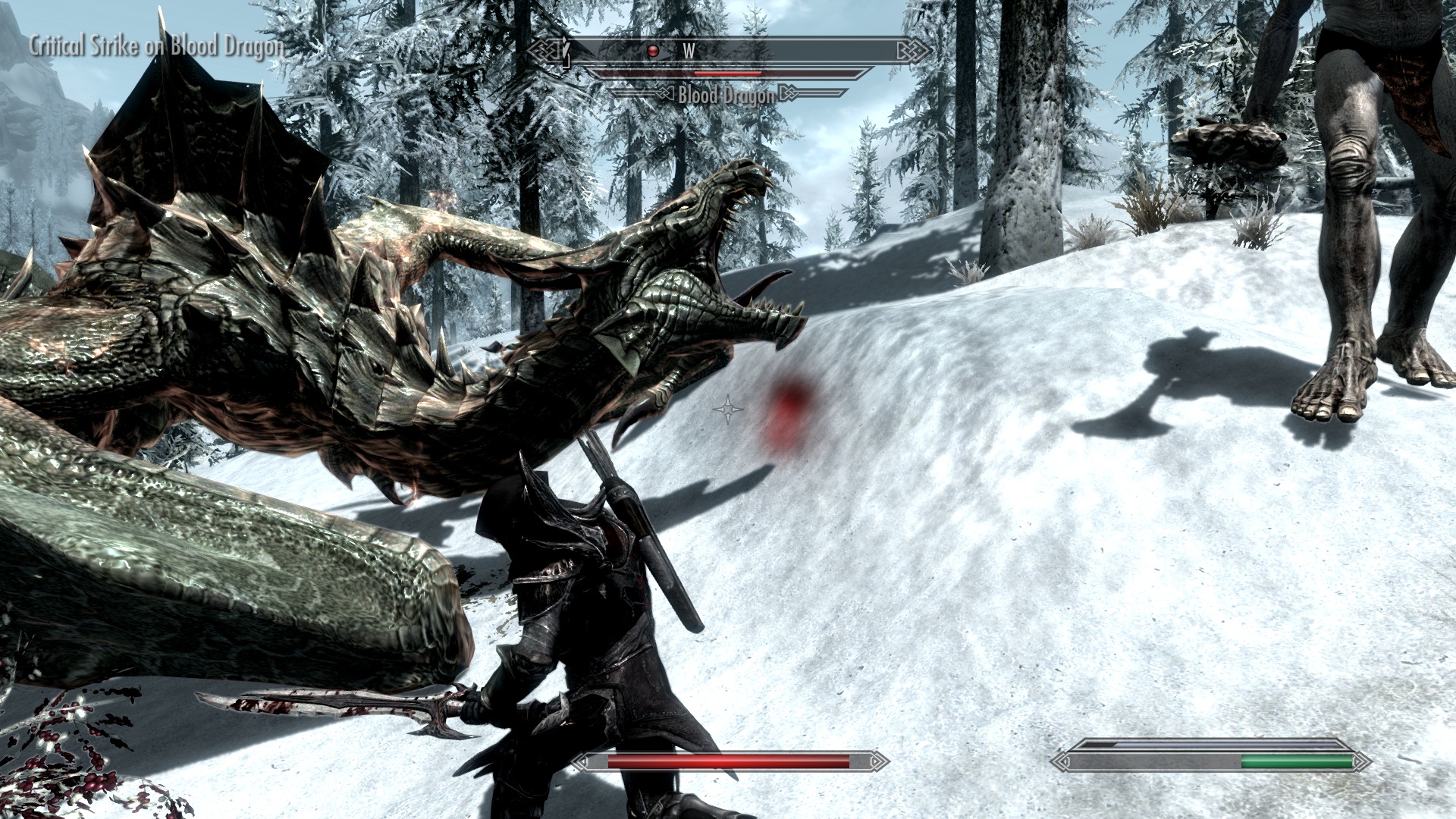Click the knotwork ornament left of the compass bar

tap(544, 49)
